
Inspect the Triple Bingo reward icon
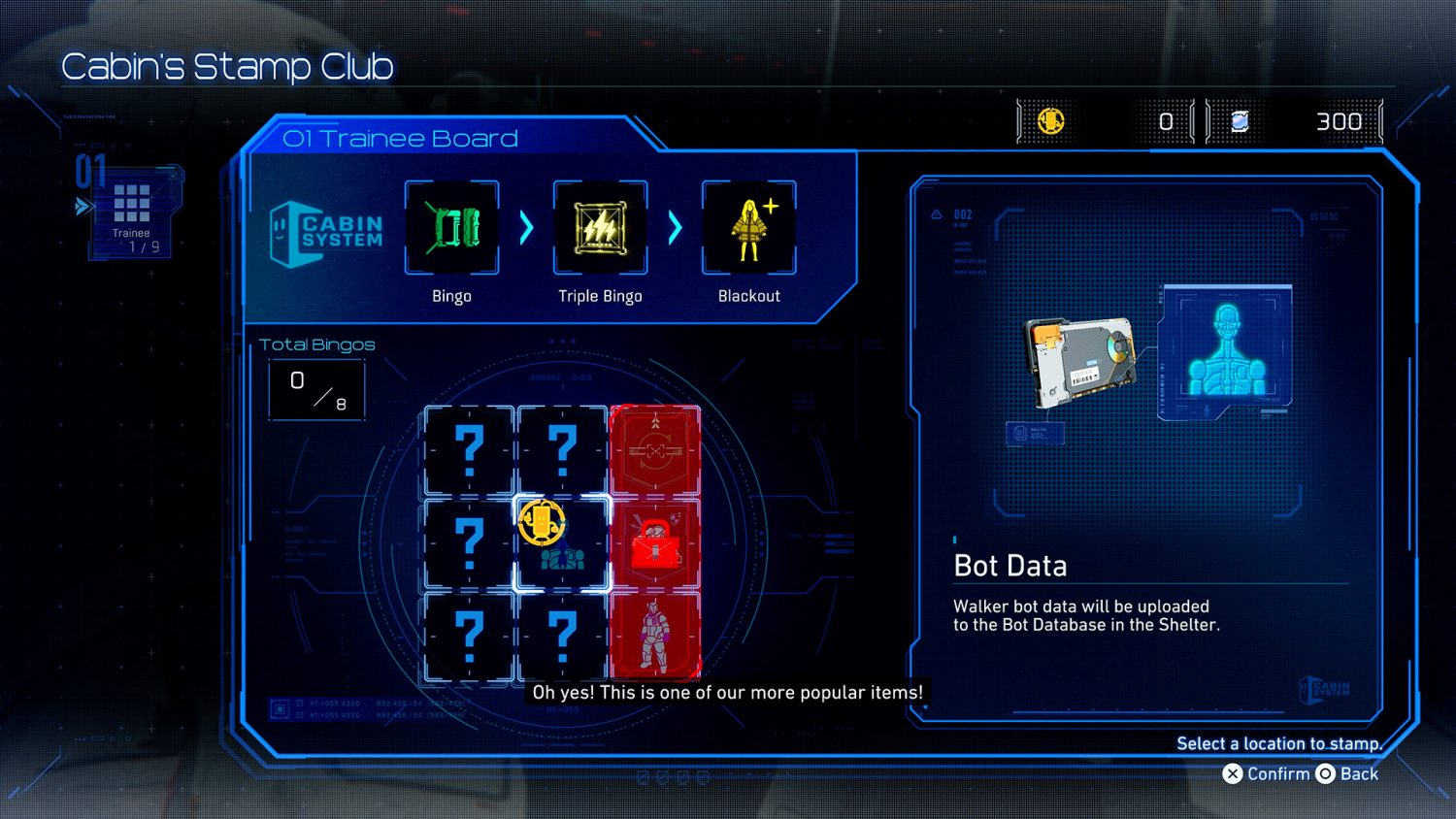[600, 228]
